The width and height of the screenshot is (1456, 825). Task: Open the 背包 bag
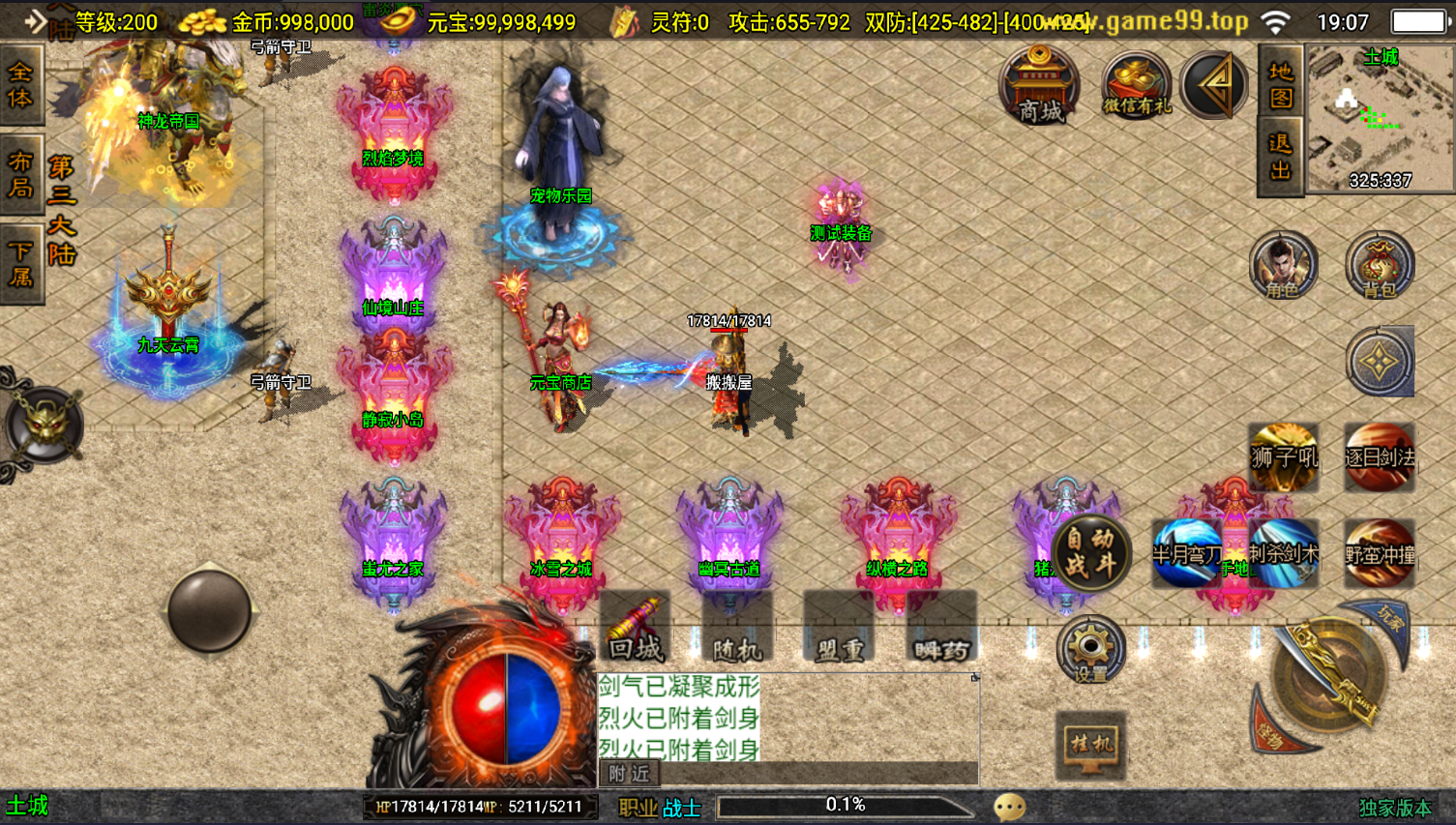(1379, 265)
